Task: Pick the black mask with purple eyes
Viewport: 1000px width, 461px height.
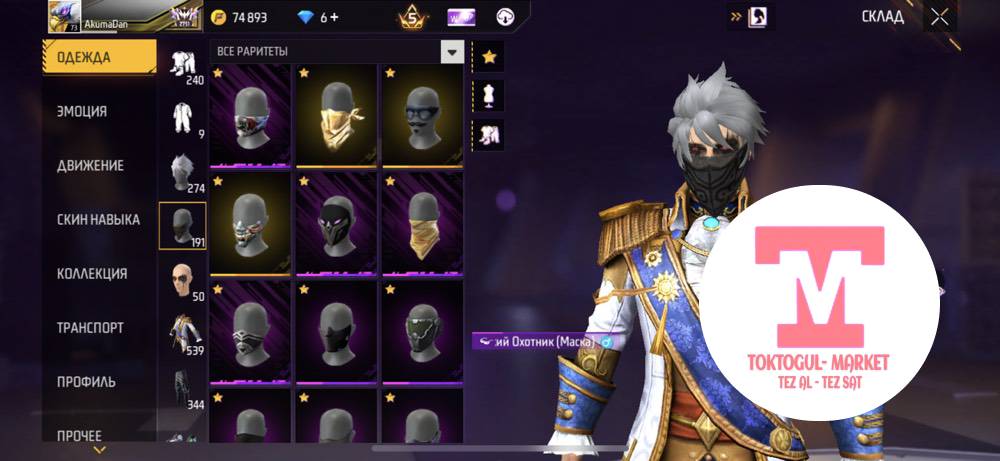Action: pyautogui.click(x=336, y=222)
